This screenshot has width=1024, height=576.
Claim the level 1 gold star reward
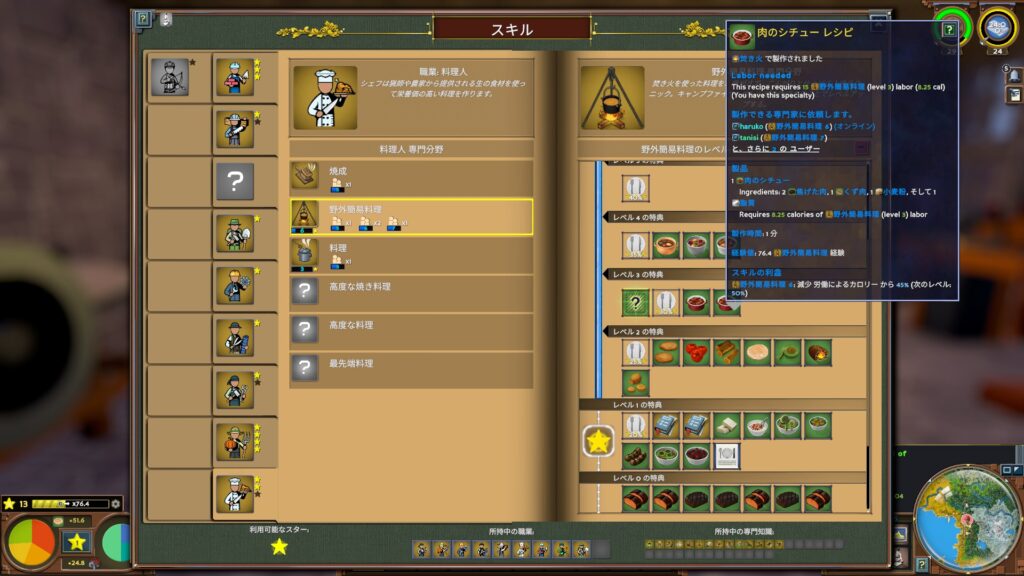598,441
